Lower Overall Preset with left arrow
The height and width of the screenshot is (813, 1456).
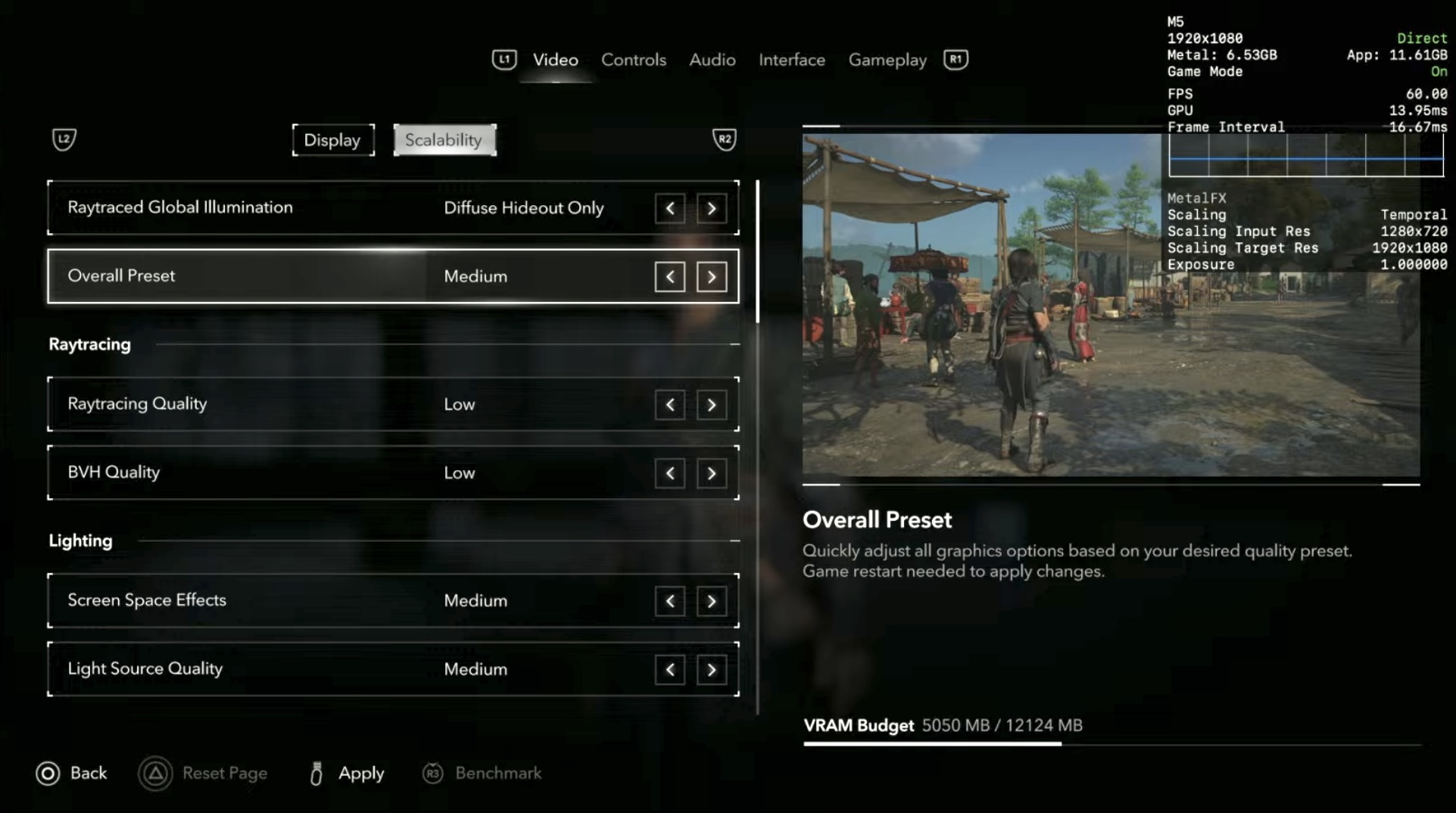670,277
